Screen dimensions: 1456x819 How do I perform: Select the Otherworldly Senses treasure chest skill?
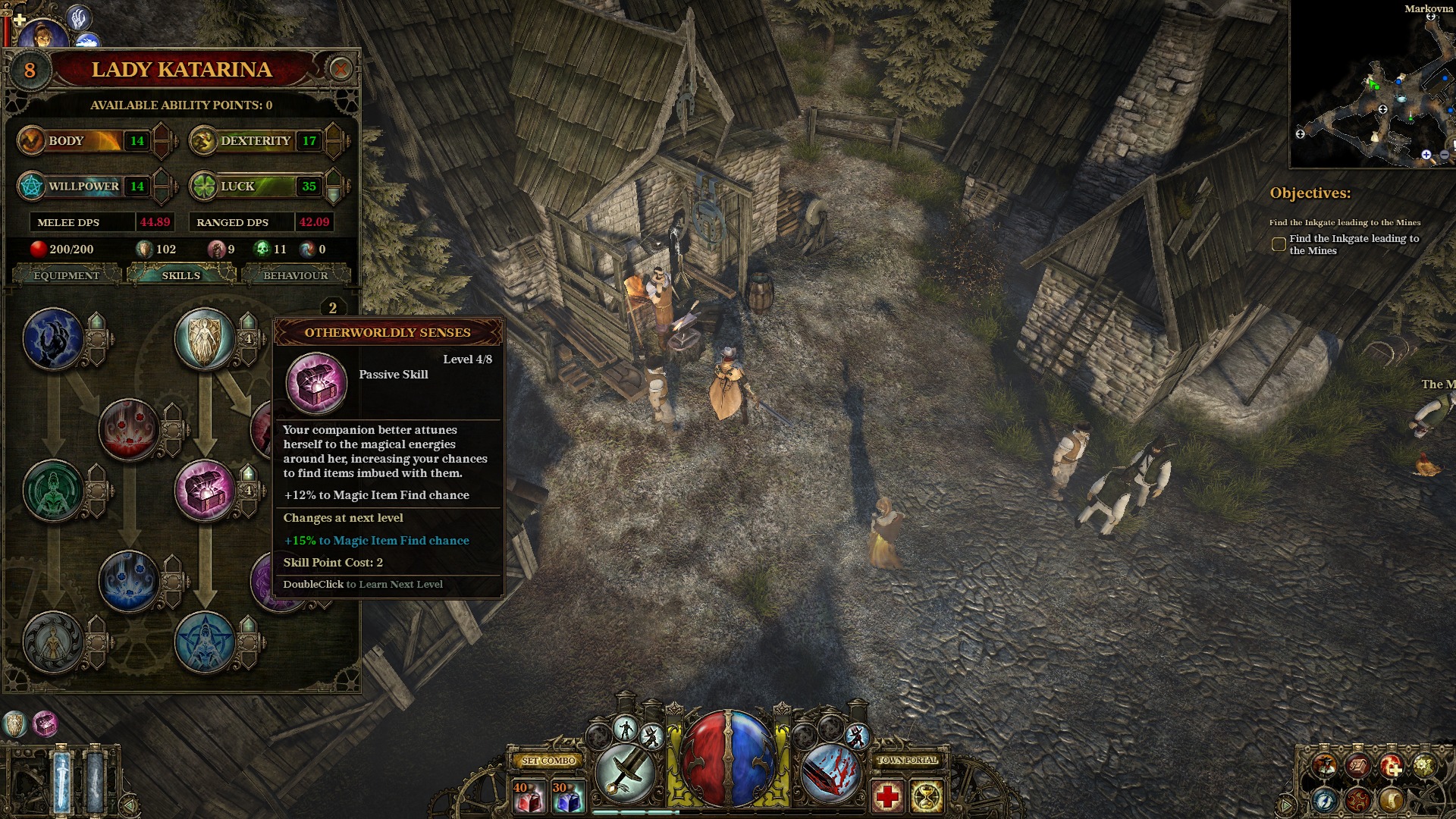pyautogui.click(x=205, y=491)
